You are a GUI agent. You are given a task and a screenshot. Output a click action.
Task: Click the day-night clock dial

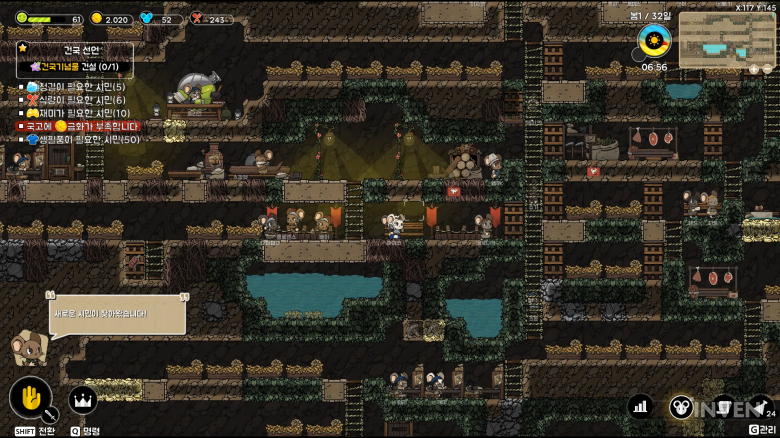(x=654, y=42)
